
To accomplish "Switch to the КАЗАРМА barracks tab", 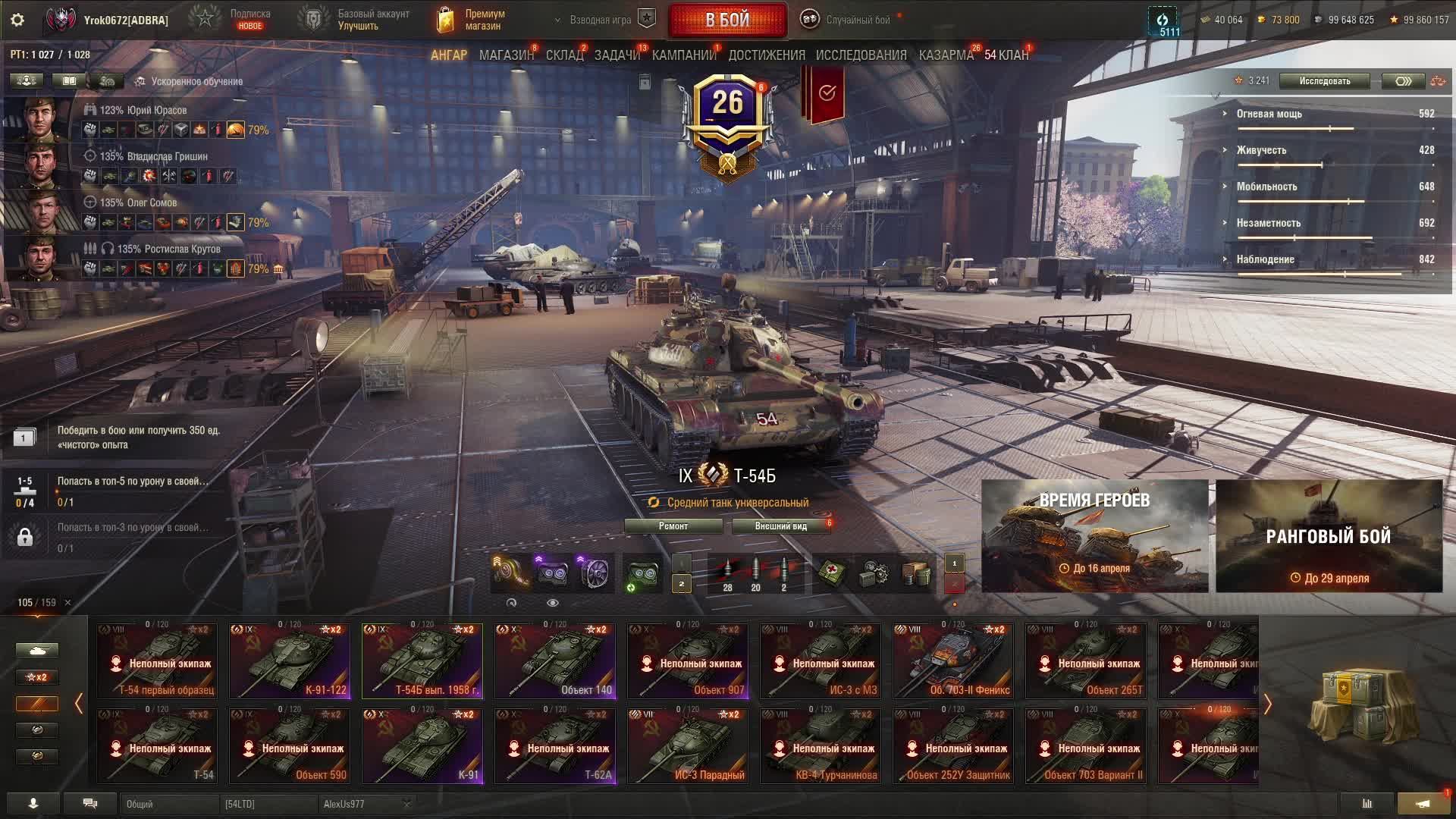I will [946, 55].
